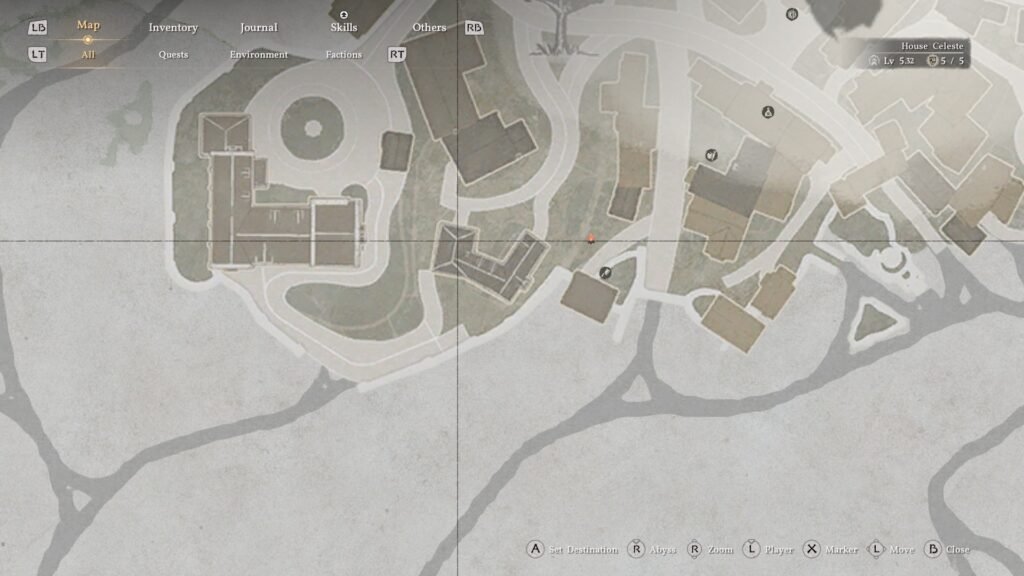Image resolution: width=1024 pixels, height=576 pixels.
Task: Choose the Environment map filter
Action: click(259, 55)
